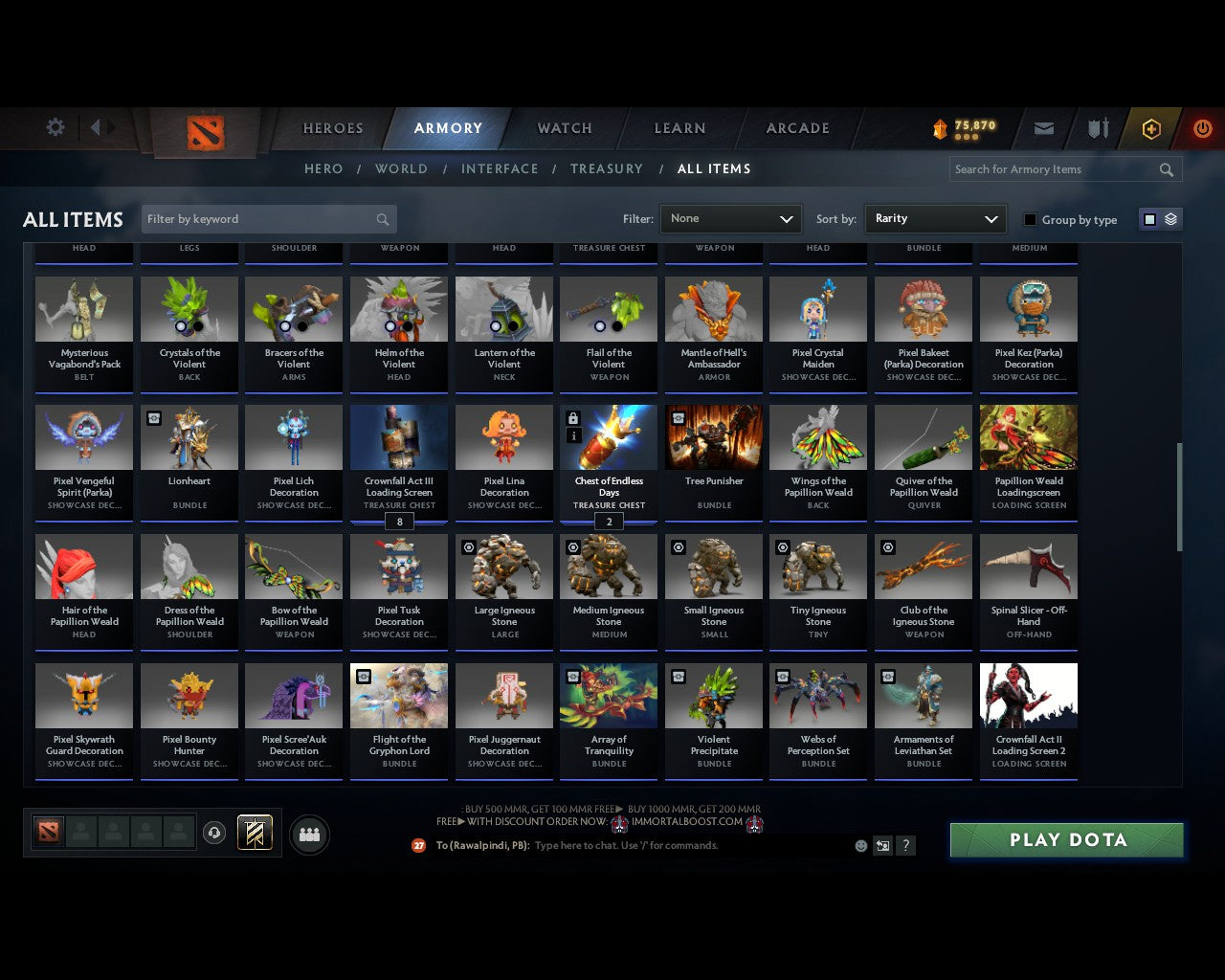The width and height of the screenshot is (1225, 980).
Task: Open voice settings via headset icon
Action: point(214,833)
